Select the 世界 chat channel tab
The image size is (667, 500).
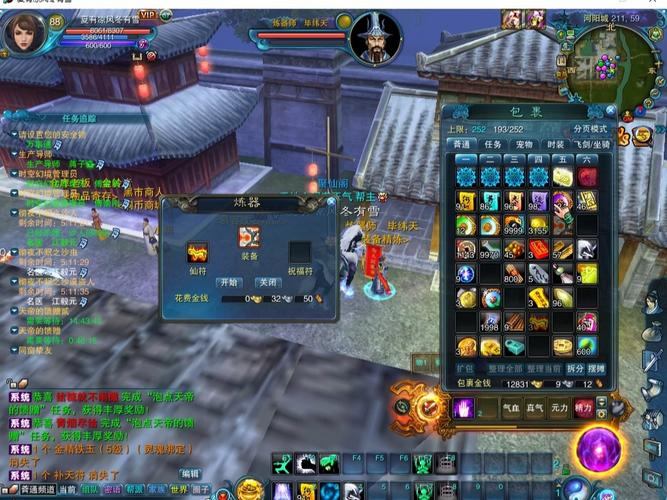click(x=178, y=490)
